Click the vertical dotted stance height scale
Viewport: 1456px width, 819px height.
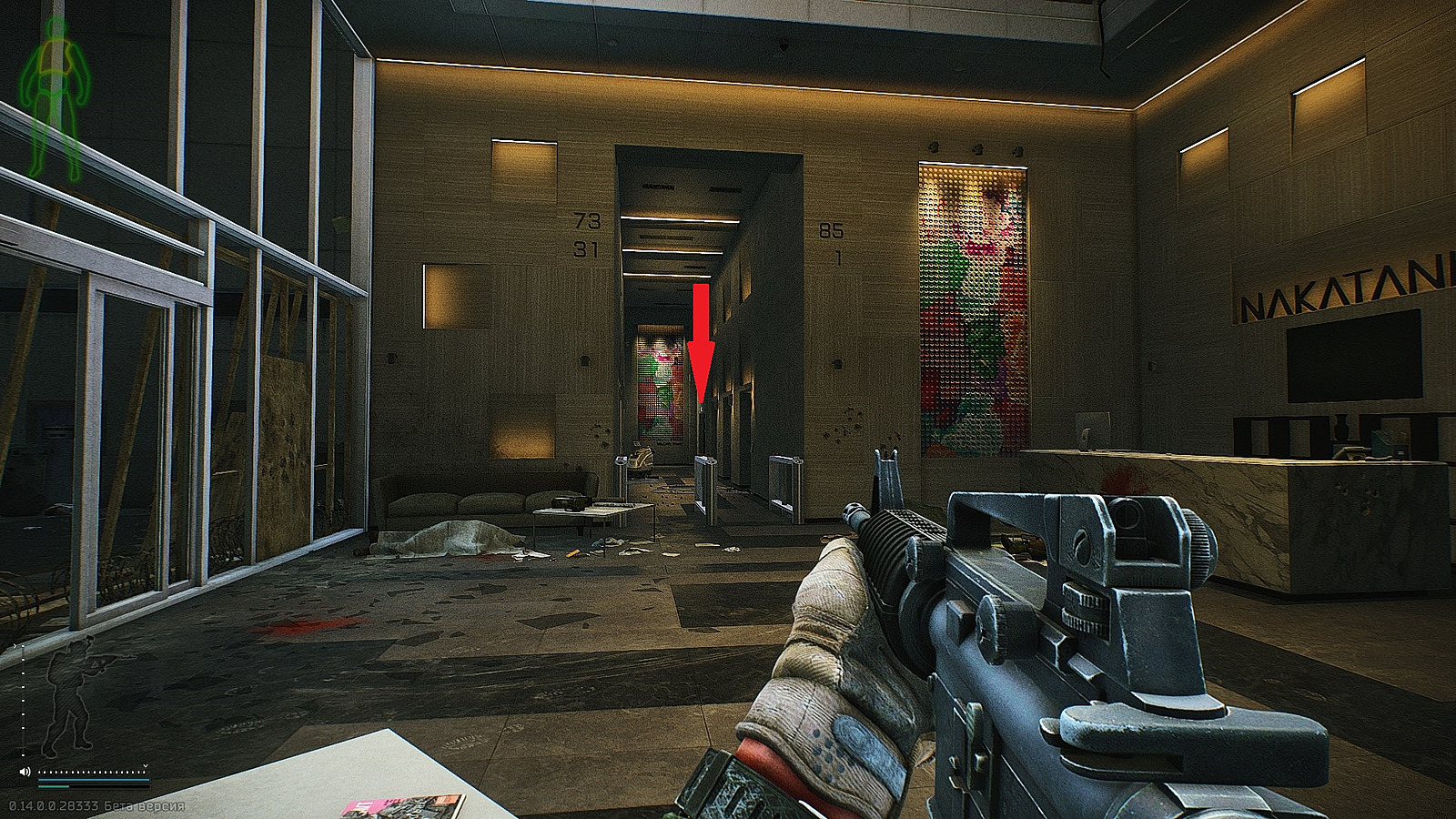pyautogui.click(x=23, y=701)
